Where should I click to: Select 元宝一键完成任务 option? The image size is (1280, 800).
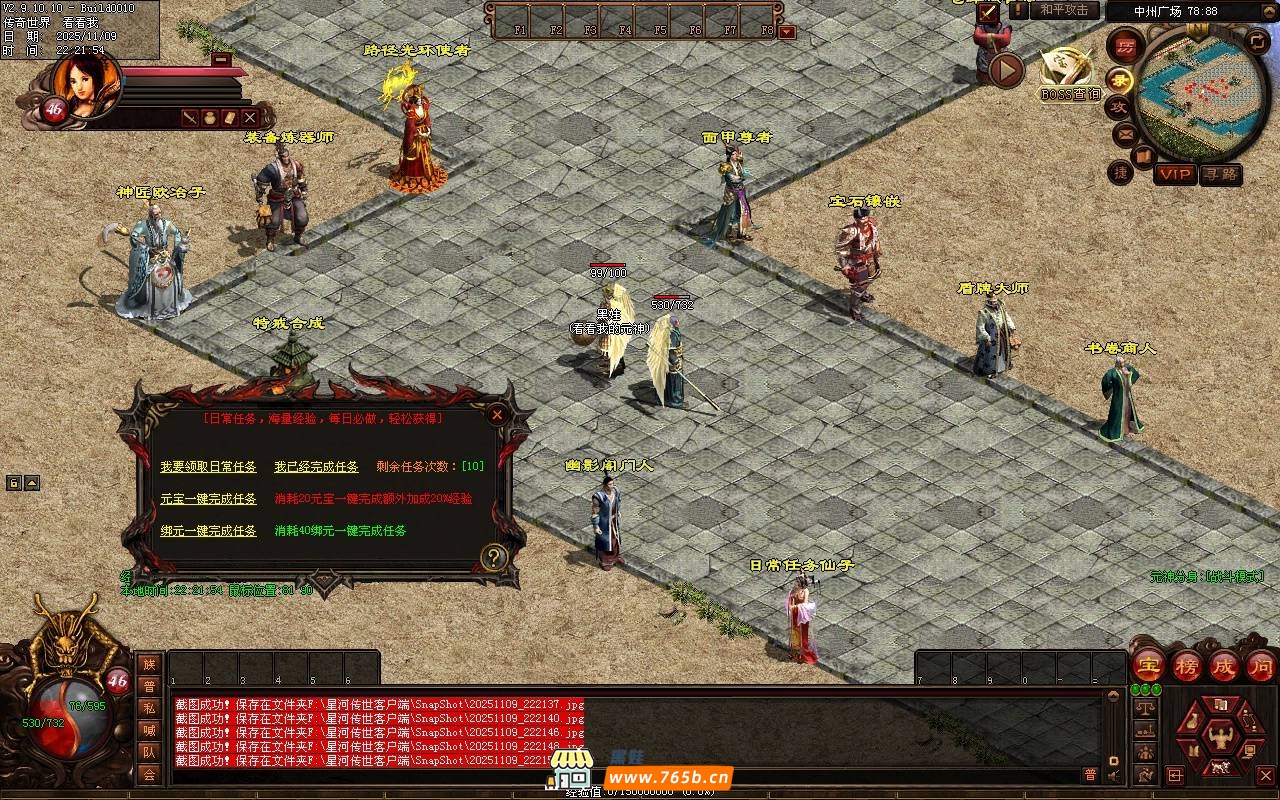[x=208, y=499]
